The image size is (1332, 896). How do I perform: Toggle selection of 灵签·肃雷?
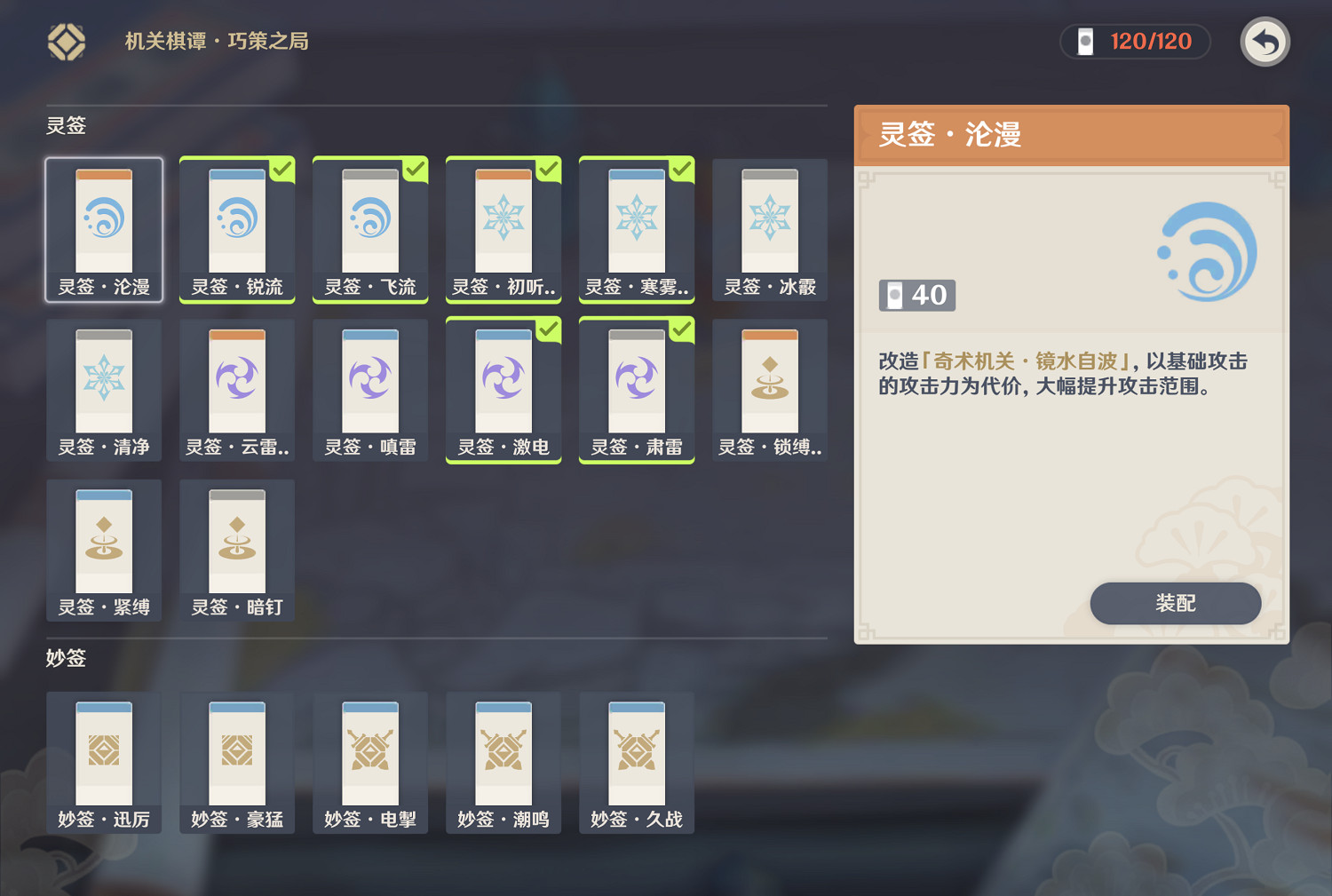[x=636, y=390]
